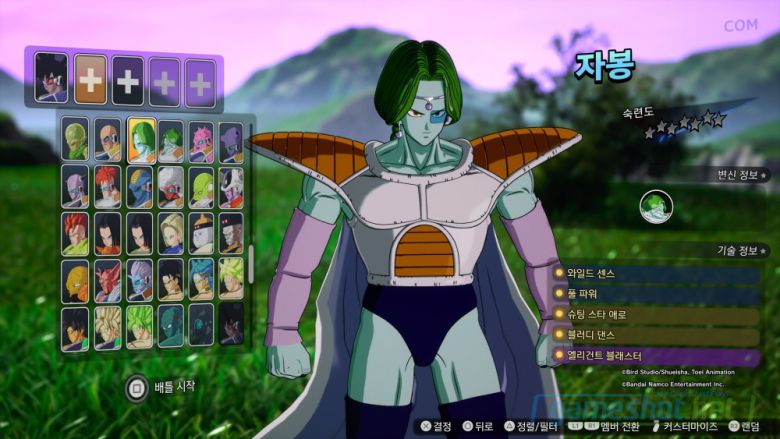Select the blonde Android 18 portrait
This screenshot has height=439, width=780.
[x=171, y=233]
